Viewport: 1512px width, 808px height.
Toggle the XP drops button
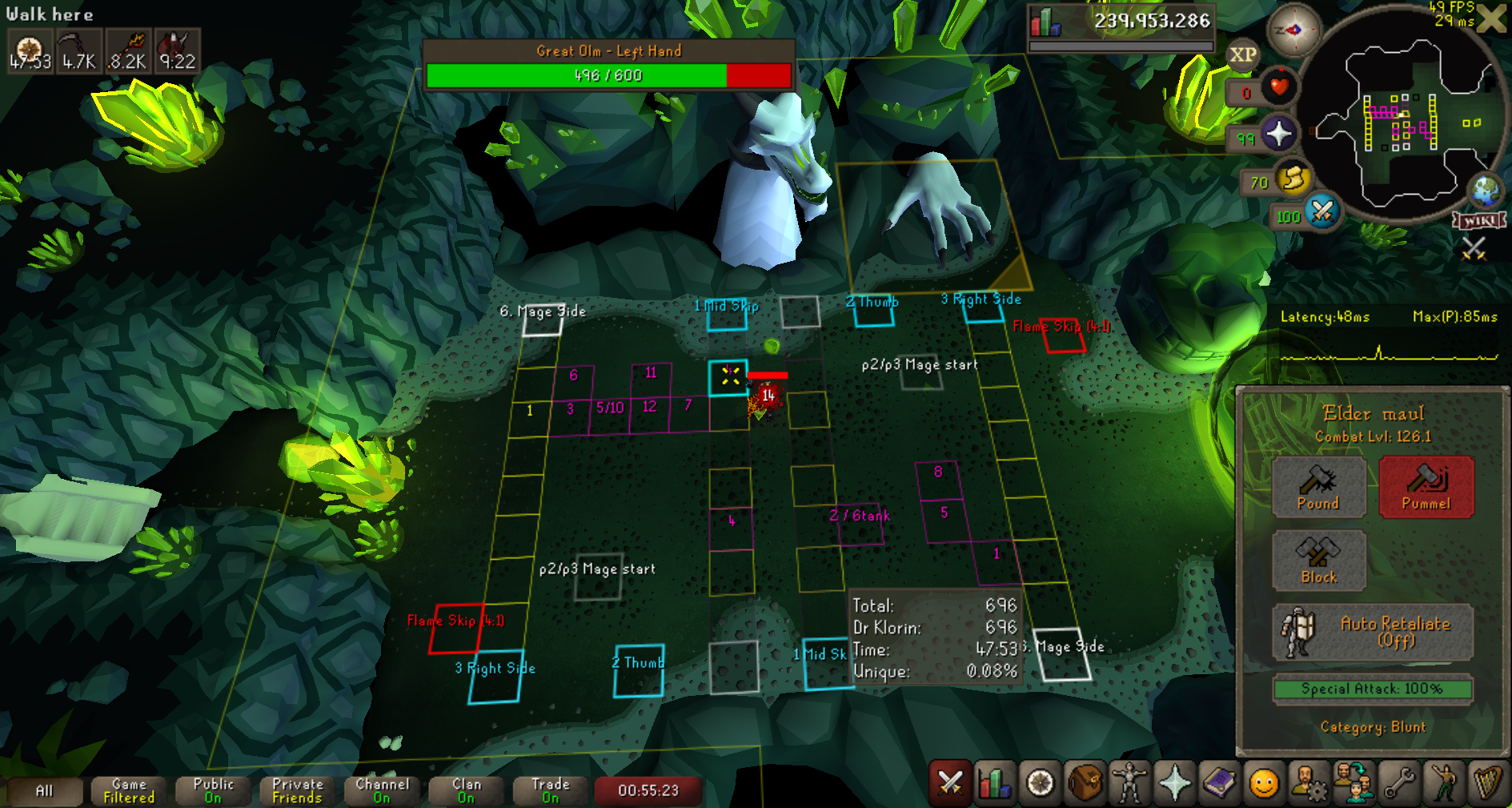pyautogui.click(x=1242, y=55)
